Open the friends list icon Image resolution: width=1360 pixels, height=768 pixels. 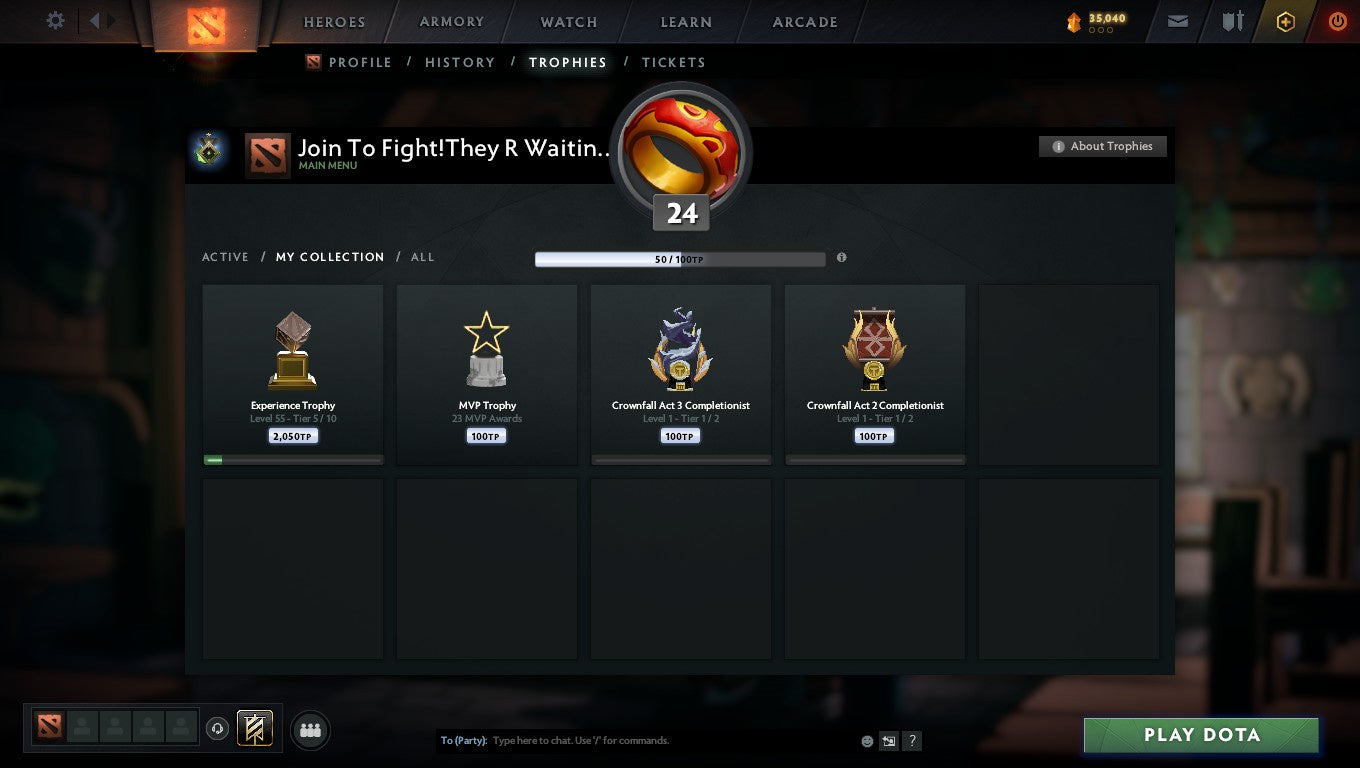point(310,730)
